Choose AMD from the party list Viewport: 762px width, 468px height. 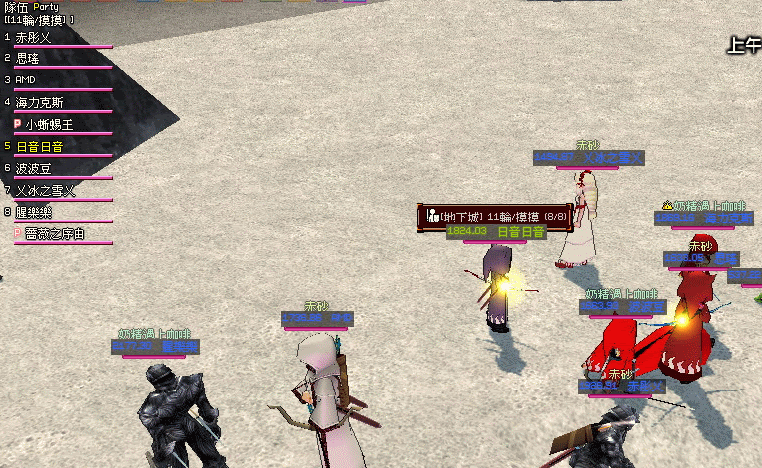[x=27, y=80]
